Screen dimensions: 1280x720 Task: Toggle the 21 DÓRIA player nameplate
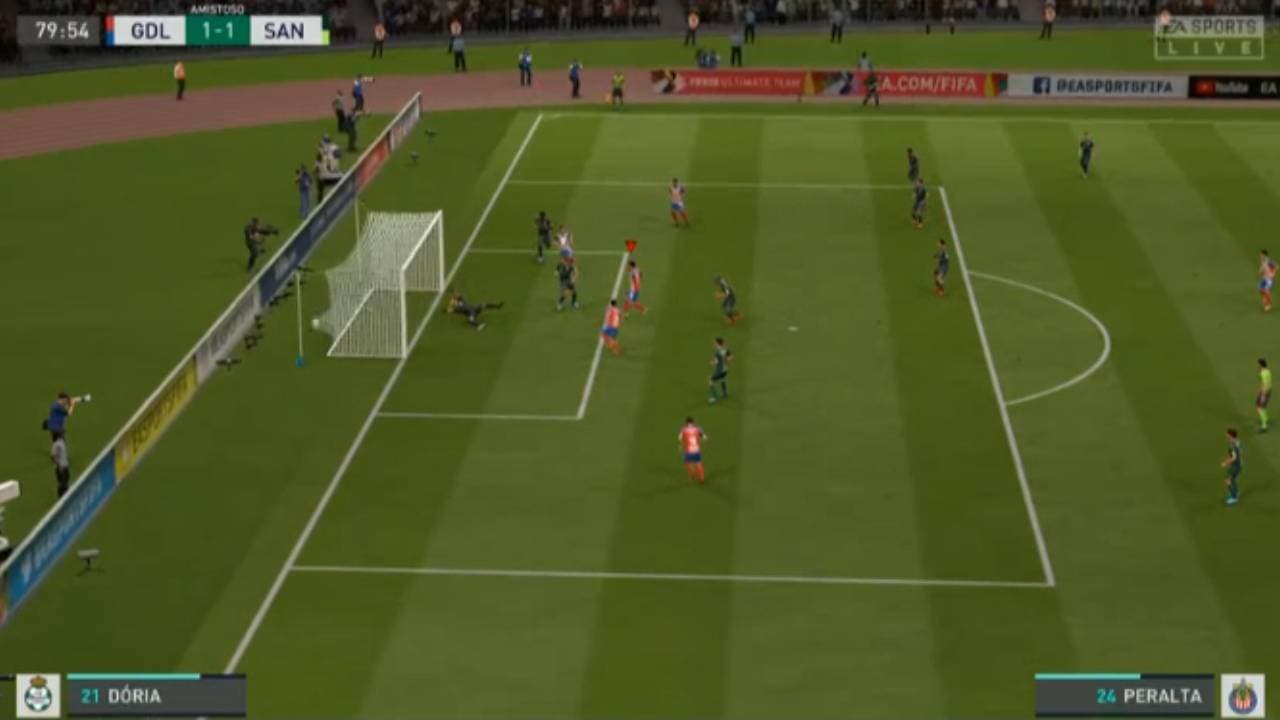point(120,695)
